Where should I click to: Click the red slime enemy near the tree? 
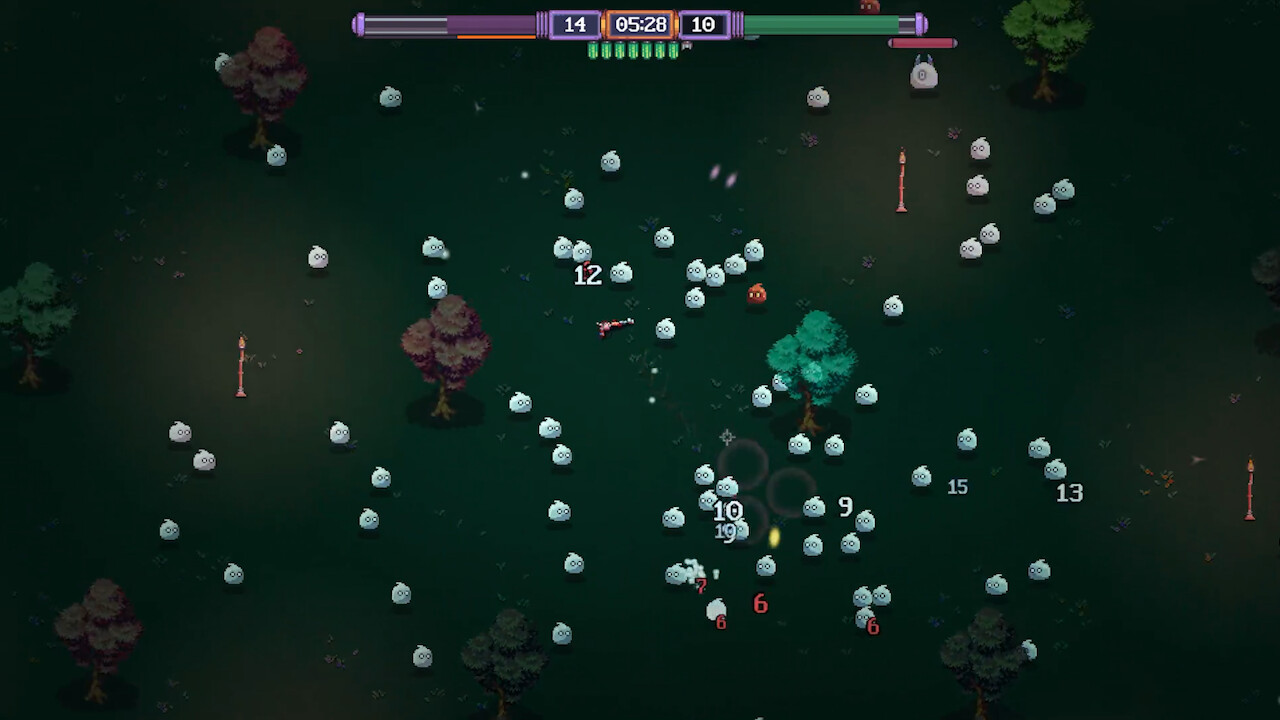point(757,293)
